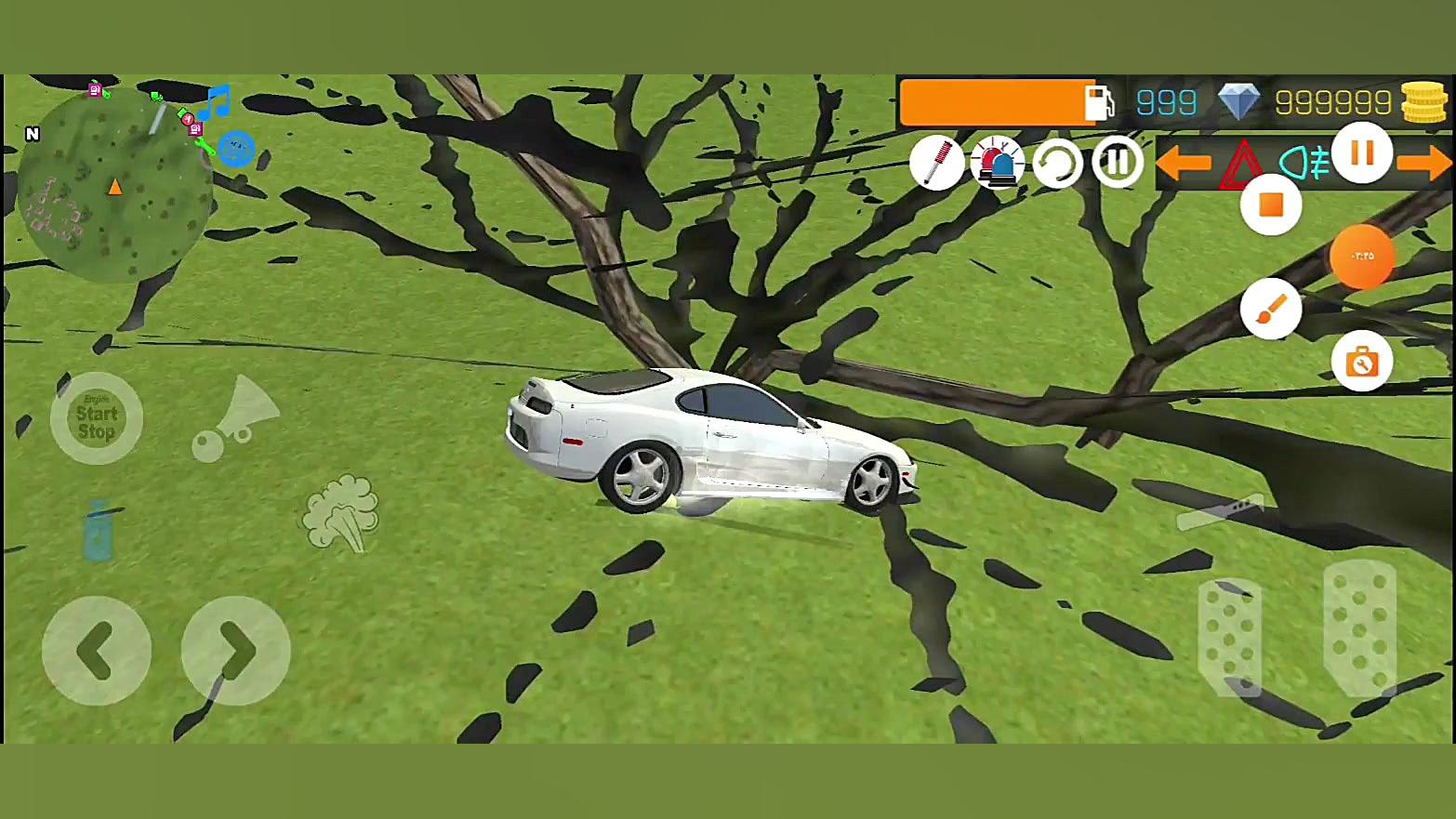Tap the shorter brake pedal
Viewport: 1456px width, 819px height.
(1229, 637)
